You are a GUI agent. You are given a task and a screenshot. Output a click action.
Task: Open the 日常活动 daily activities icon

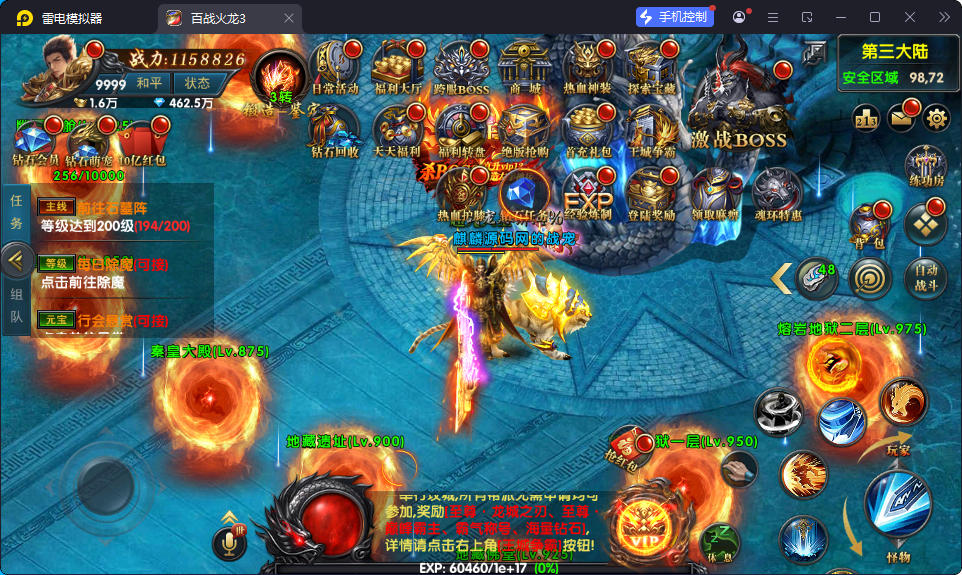point(334,68)
